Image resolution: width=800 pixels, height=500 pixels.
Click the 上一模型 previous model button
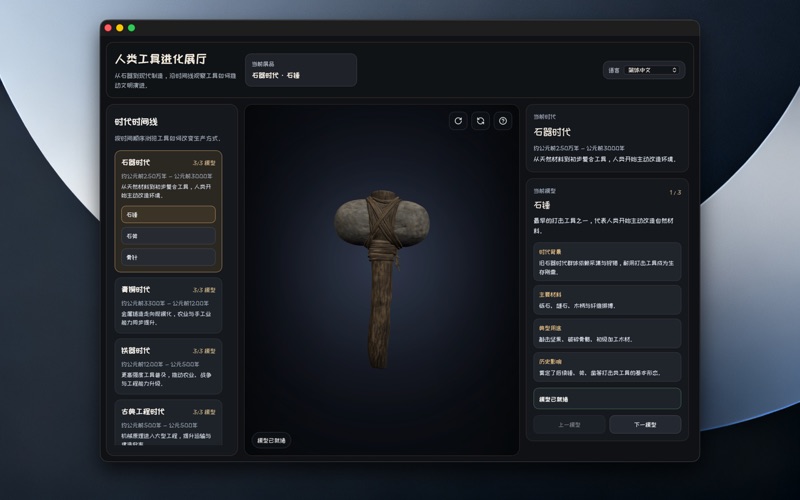(569, 424)
